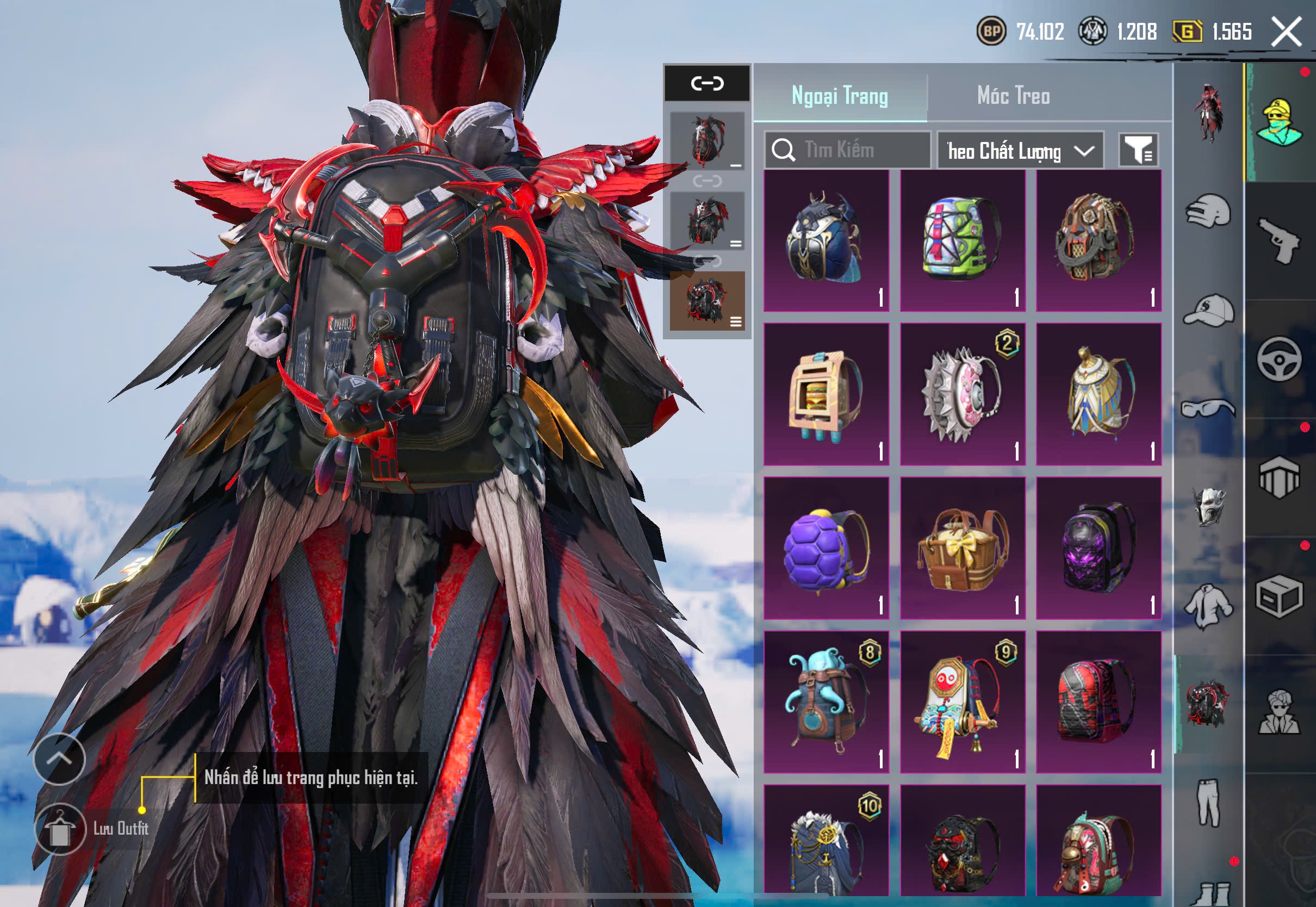1316x907 pixels.
Task: Toggle the link button above backpack levels
Action: (x=707, y=84)
